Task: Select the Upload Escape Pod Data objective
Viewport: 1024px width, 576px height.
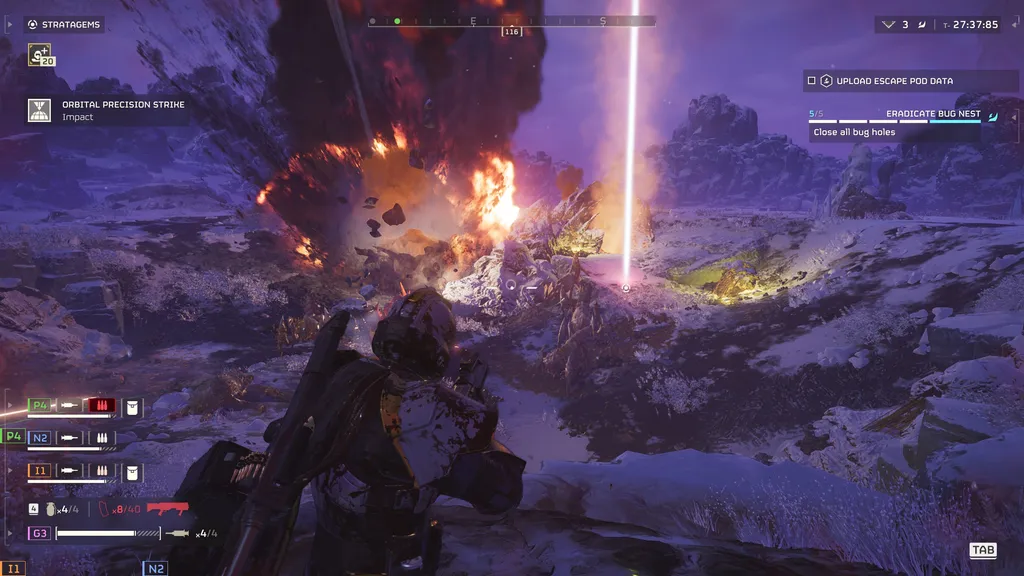Action: (x=894, y=81)
